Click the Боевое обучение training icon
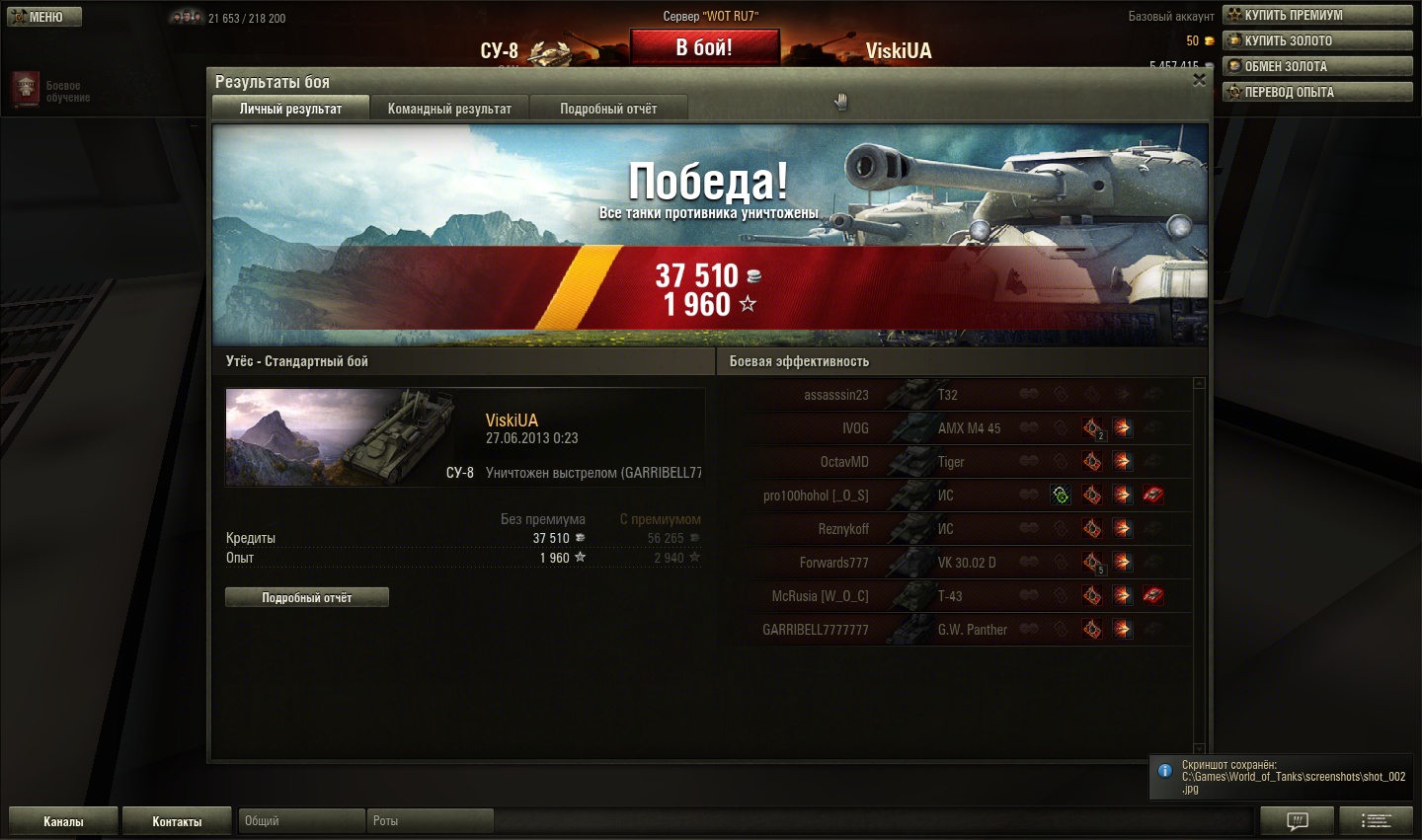 (26, 91)
